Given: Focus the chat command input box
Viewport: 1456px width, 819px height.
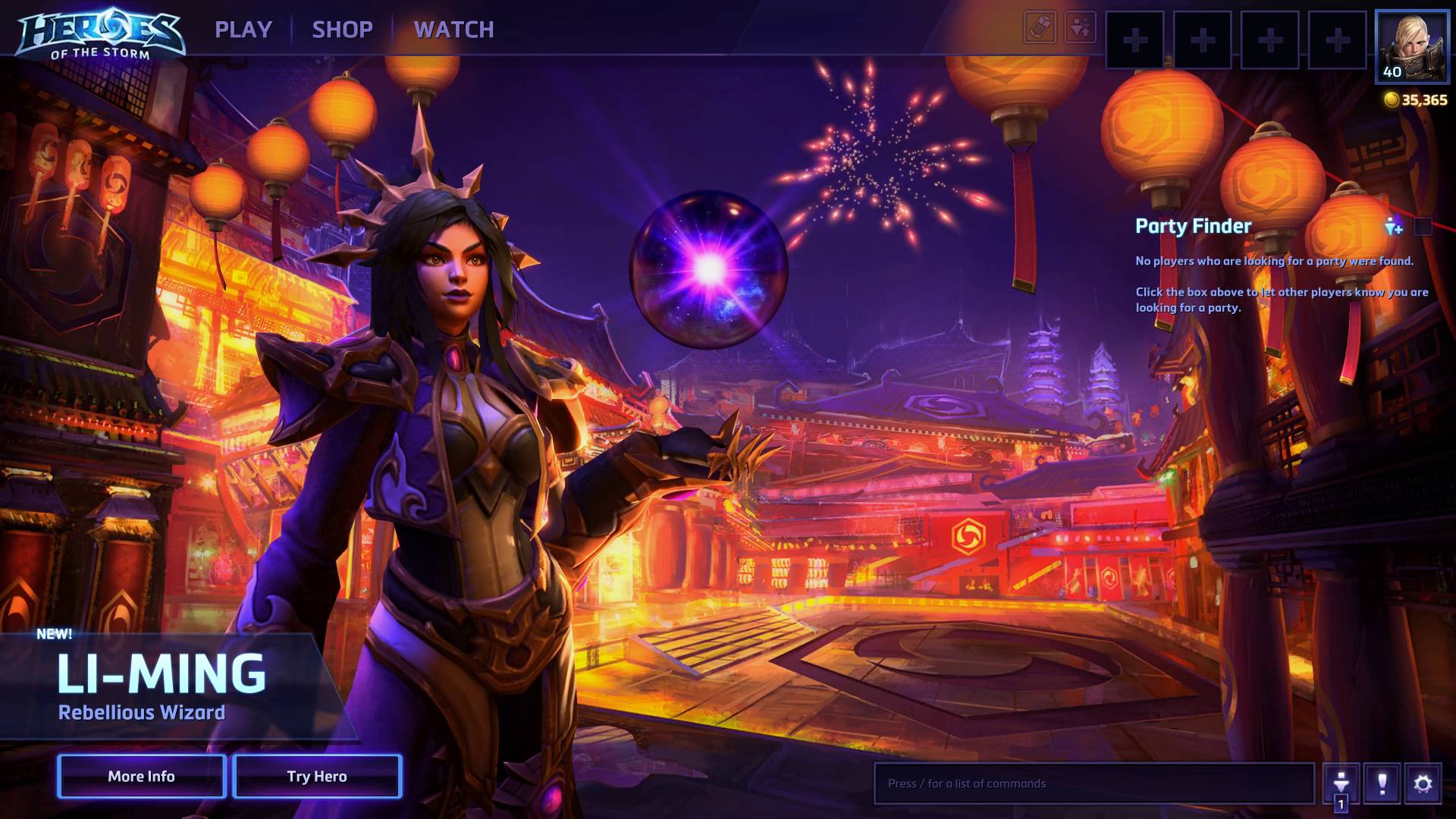Looking at the screenshot, I should tap(1094, 783).
